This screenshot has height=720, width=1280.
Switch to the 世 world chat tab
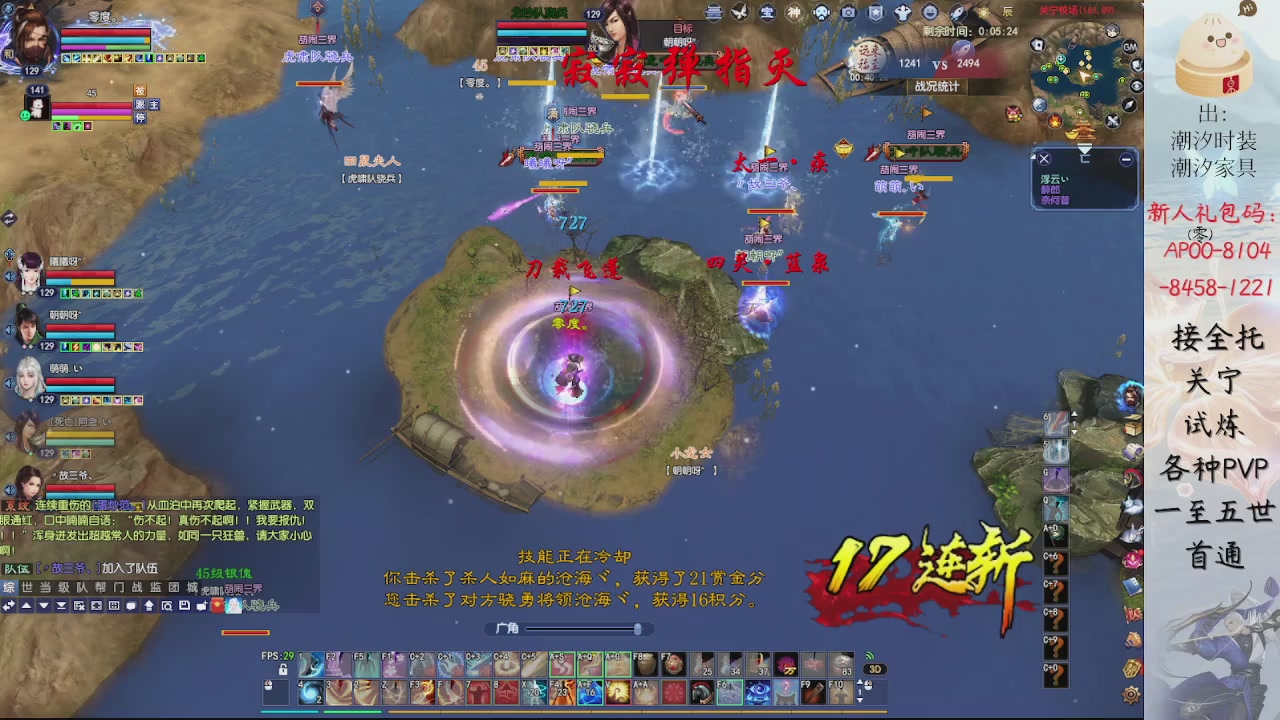26,588
